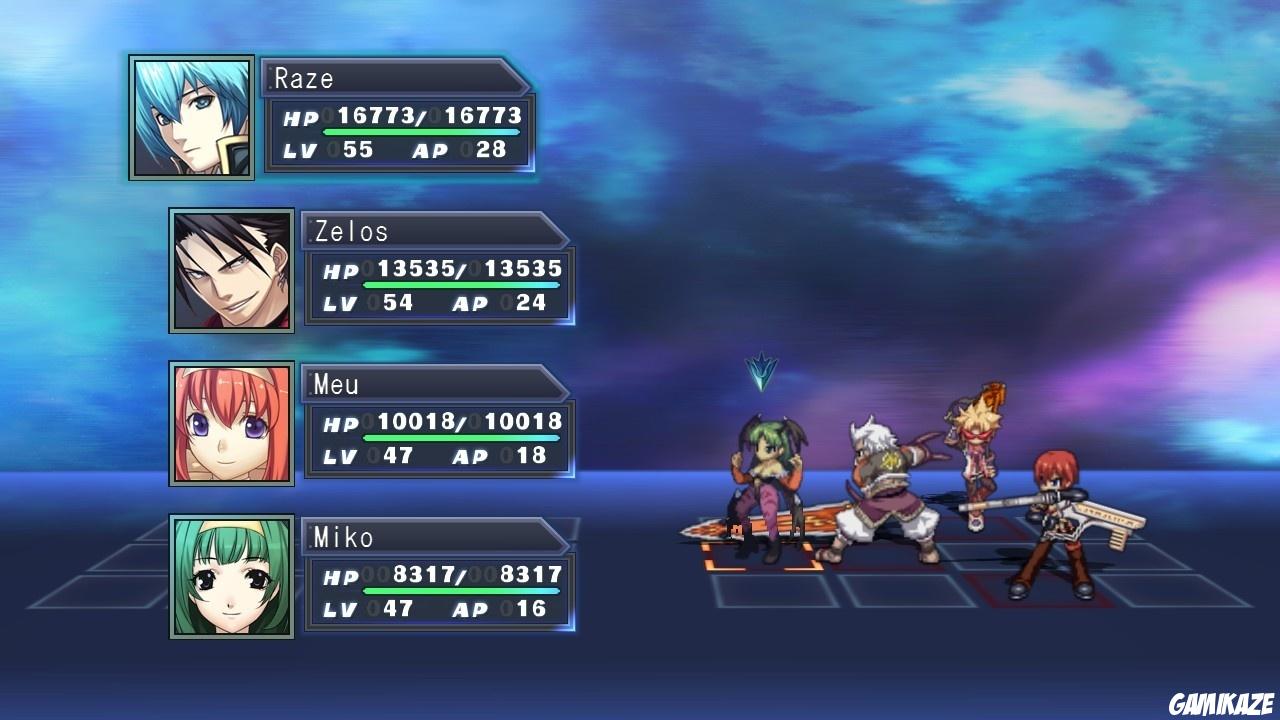Select Raze's character portrait

pyautogui.click(x=190, y=117)
